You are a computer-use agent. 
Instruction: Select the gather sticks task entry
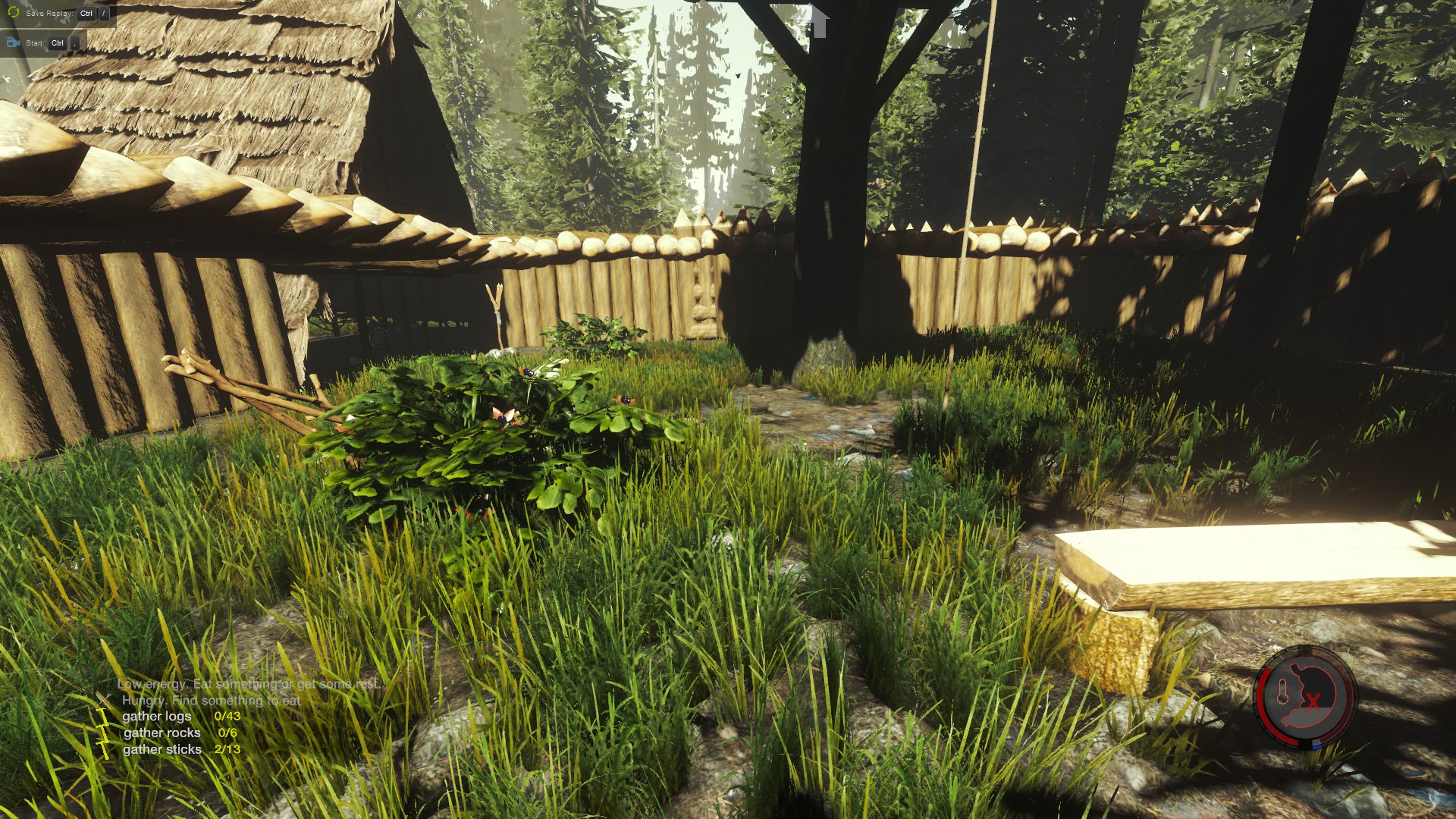coord(180,749)
